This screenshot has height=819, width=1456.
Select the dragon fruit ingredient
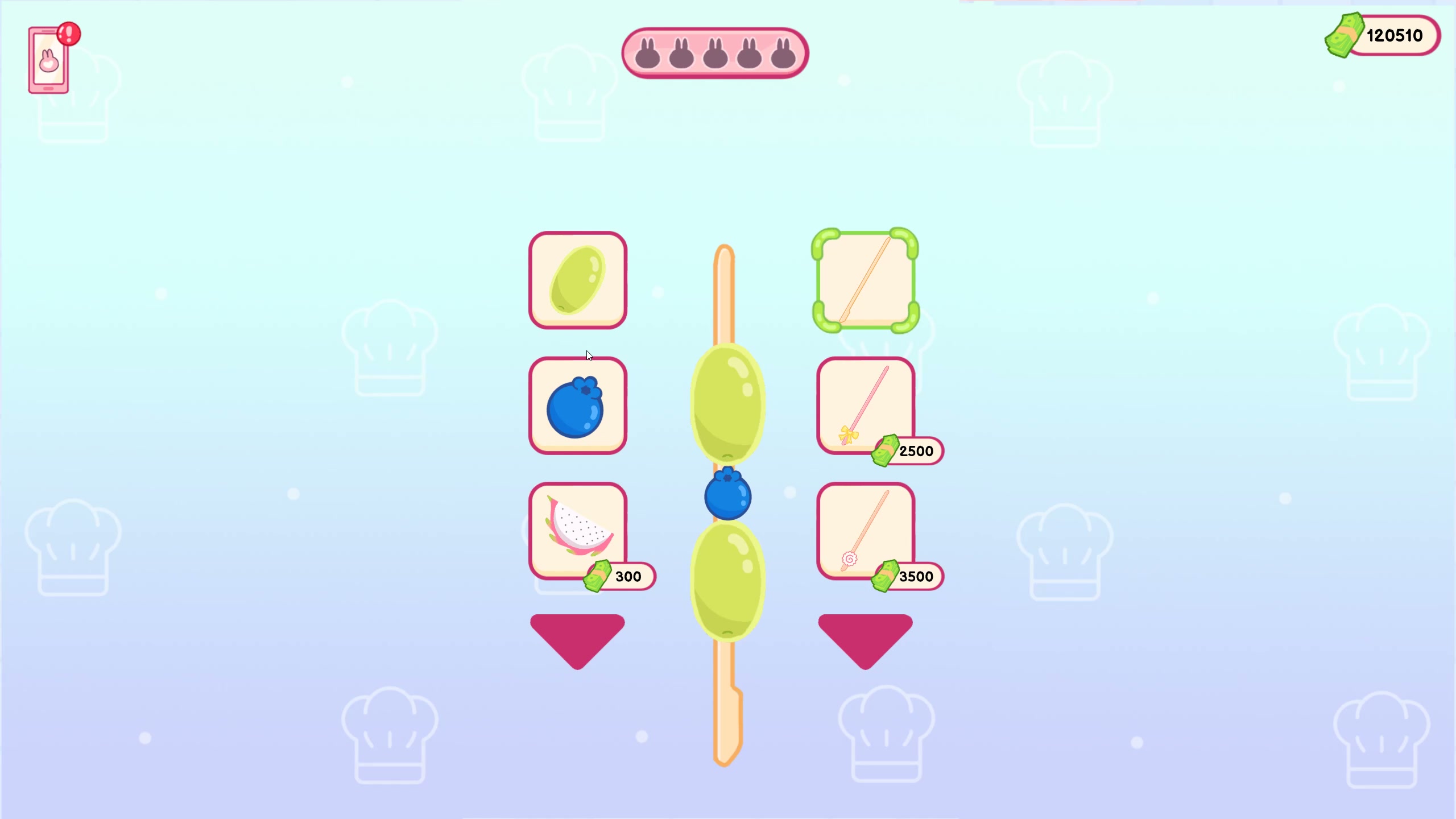577,530
